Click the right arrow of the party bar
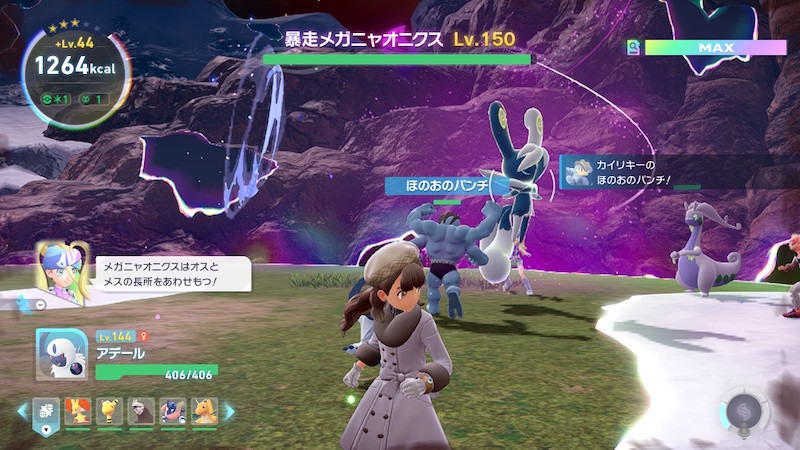 pyautogui.click(x=228, y=410)
